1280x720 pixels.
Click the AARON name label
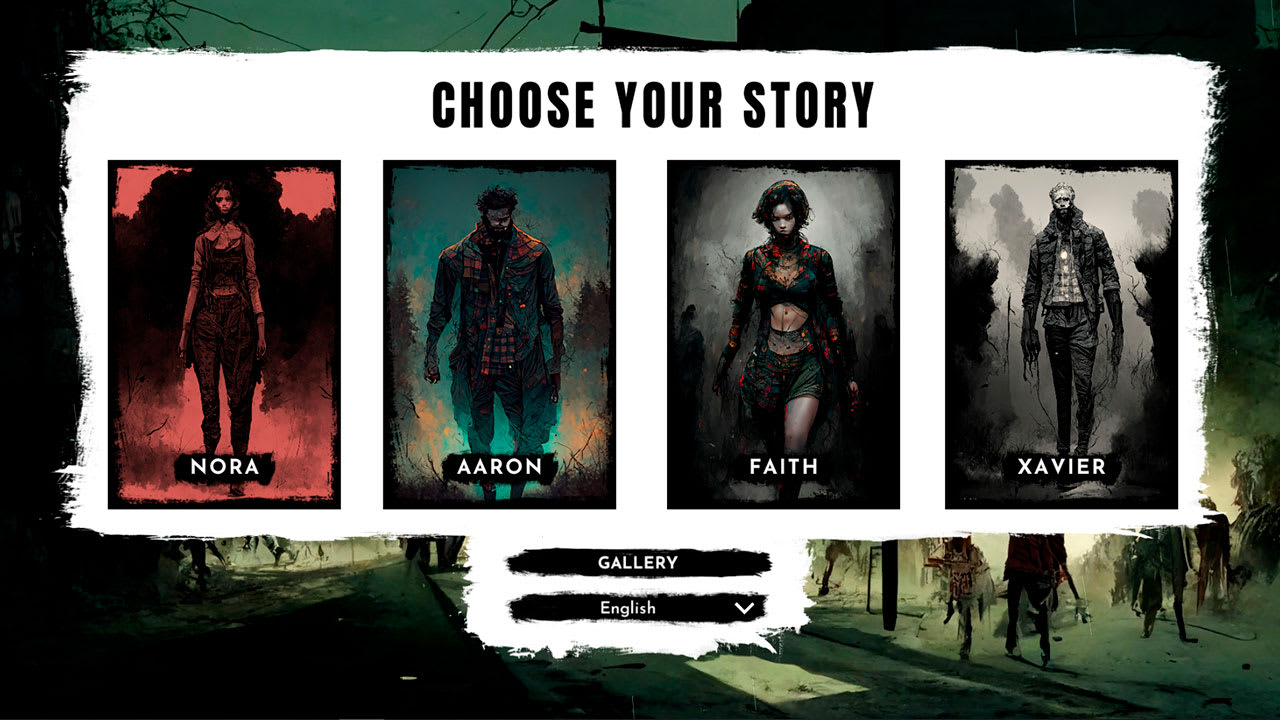pyautogui.click(x=500, y=466)
